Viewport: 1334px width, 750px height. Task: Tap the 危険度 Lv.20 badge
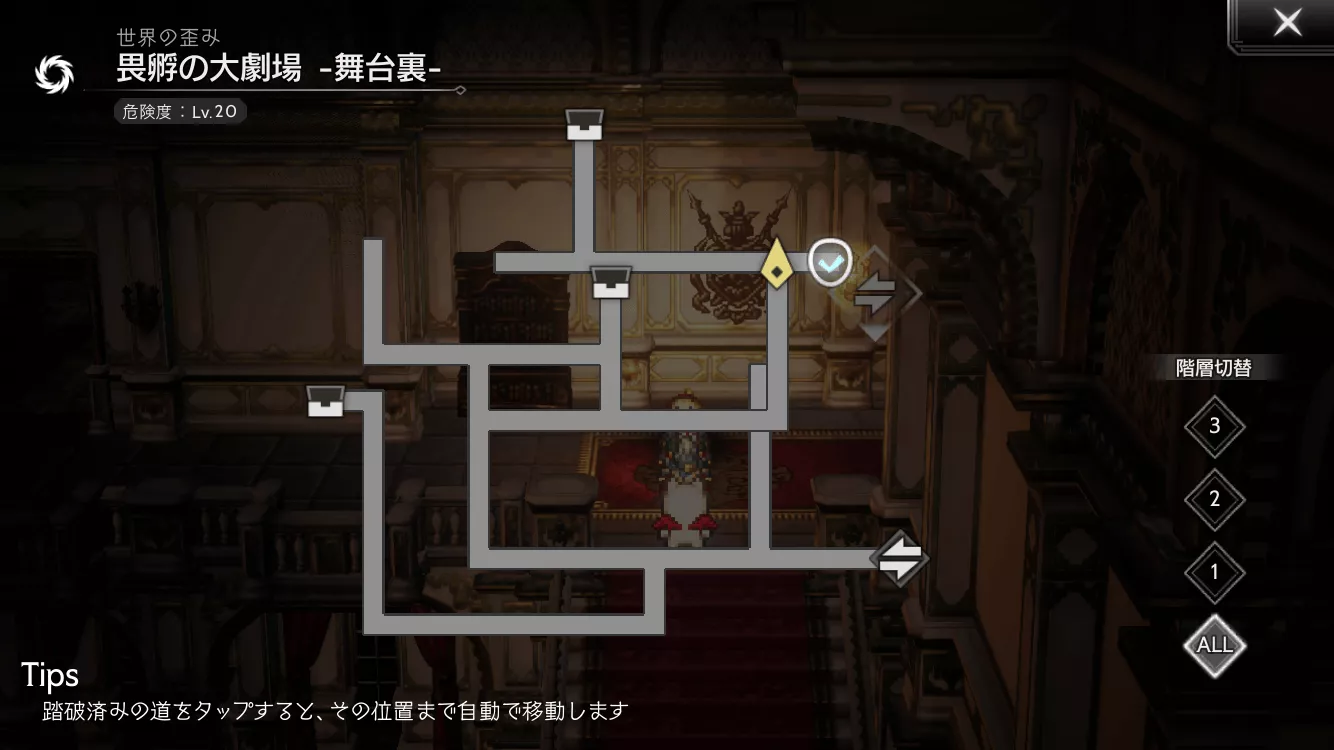tap(178, 111)
